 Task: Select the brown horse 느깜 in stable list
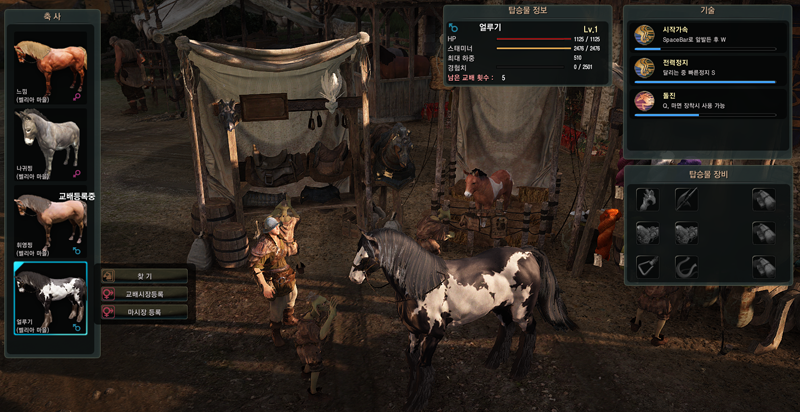(50, 68)
